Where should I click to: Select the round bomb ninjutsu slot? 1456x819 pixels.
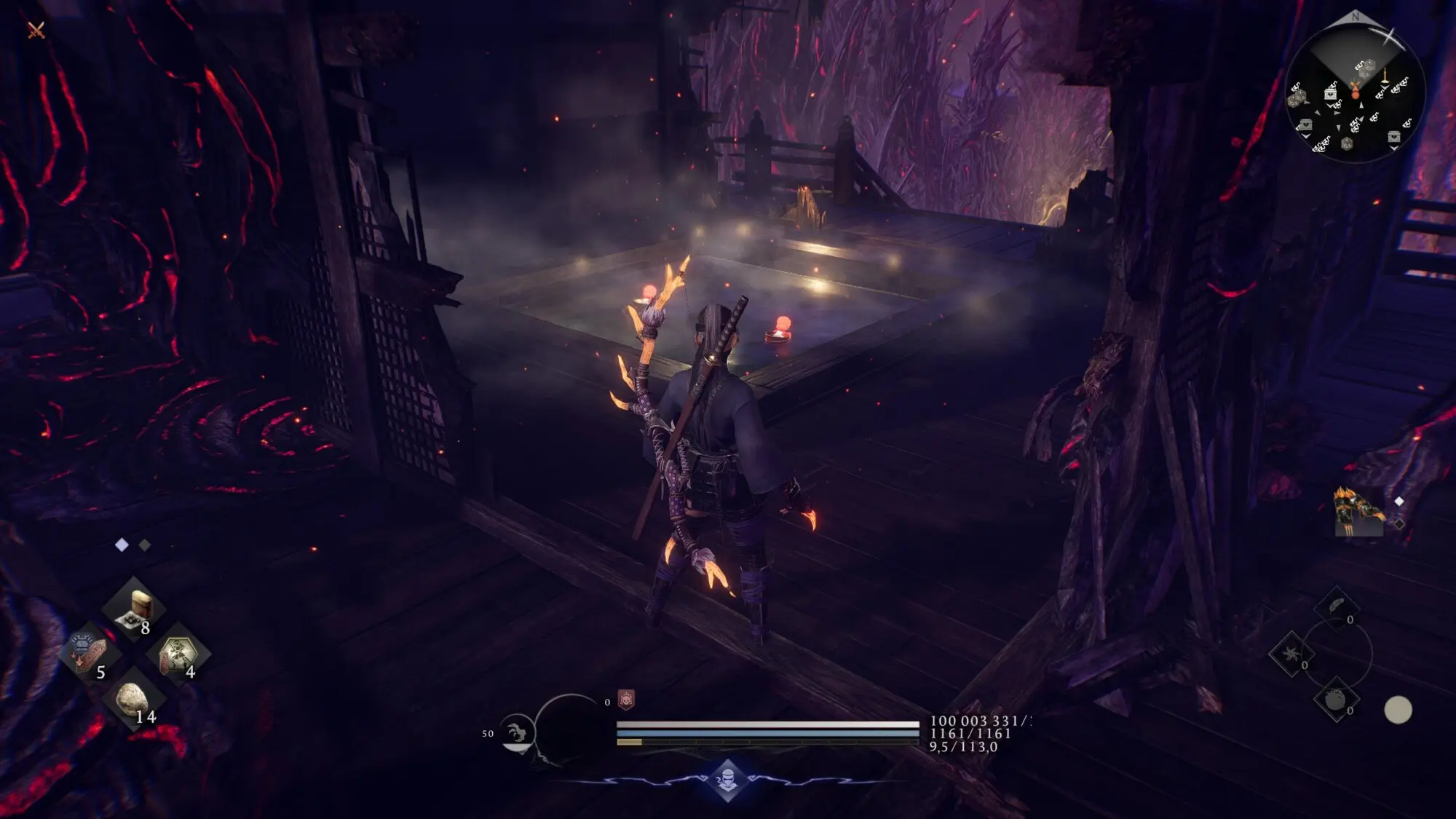point(1335,700)
